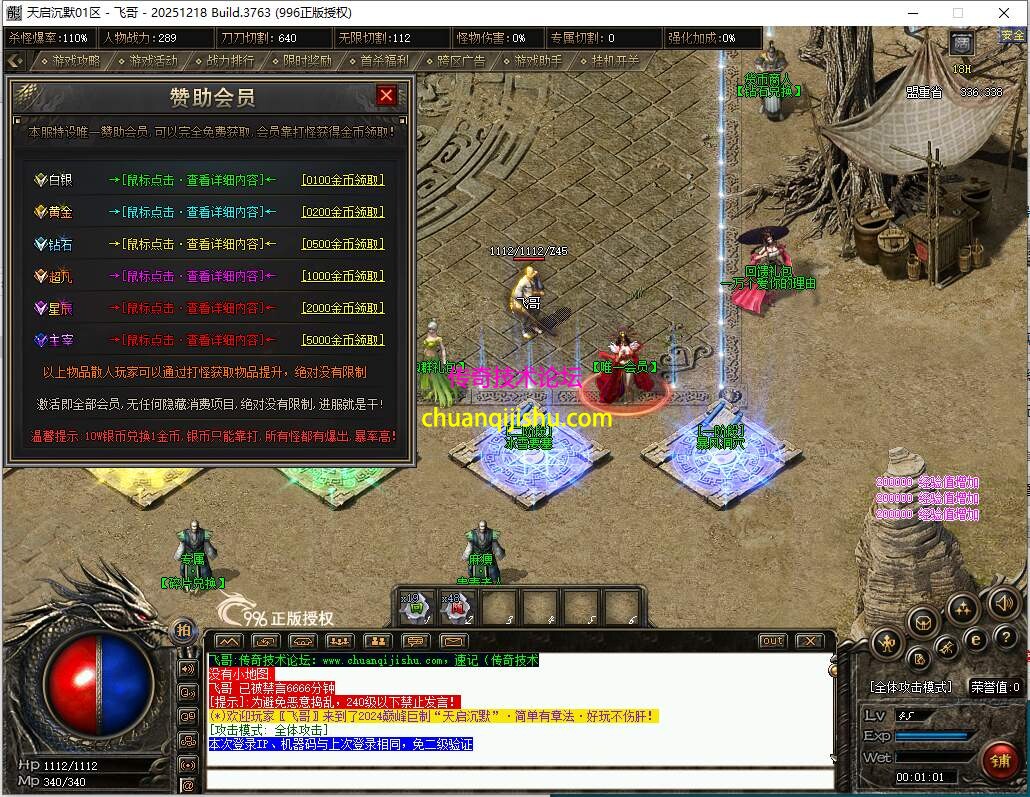Use the red potion in hotbar slot 2
The height and width of the screenshot is (797, 1030).
pos(458,606)
